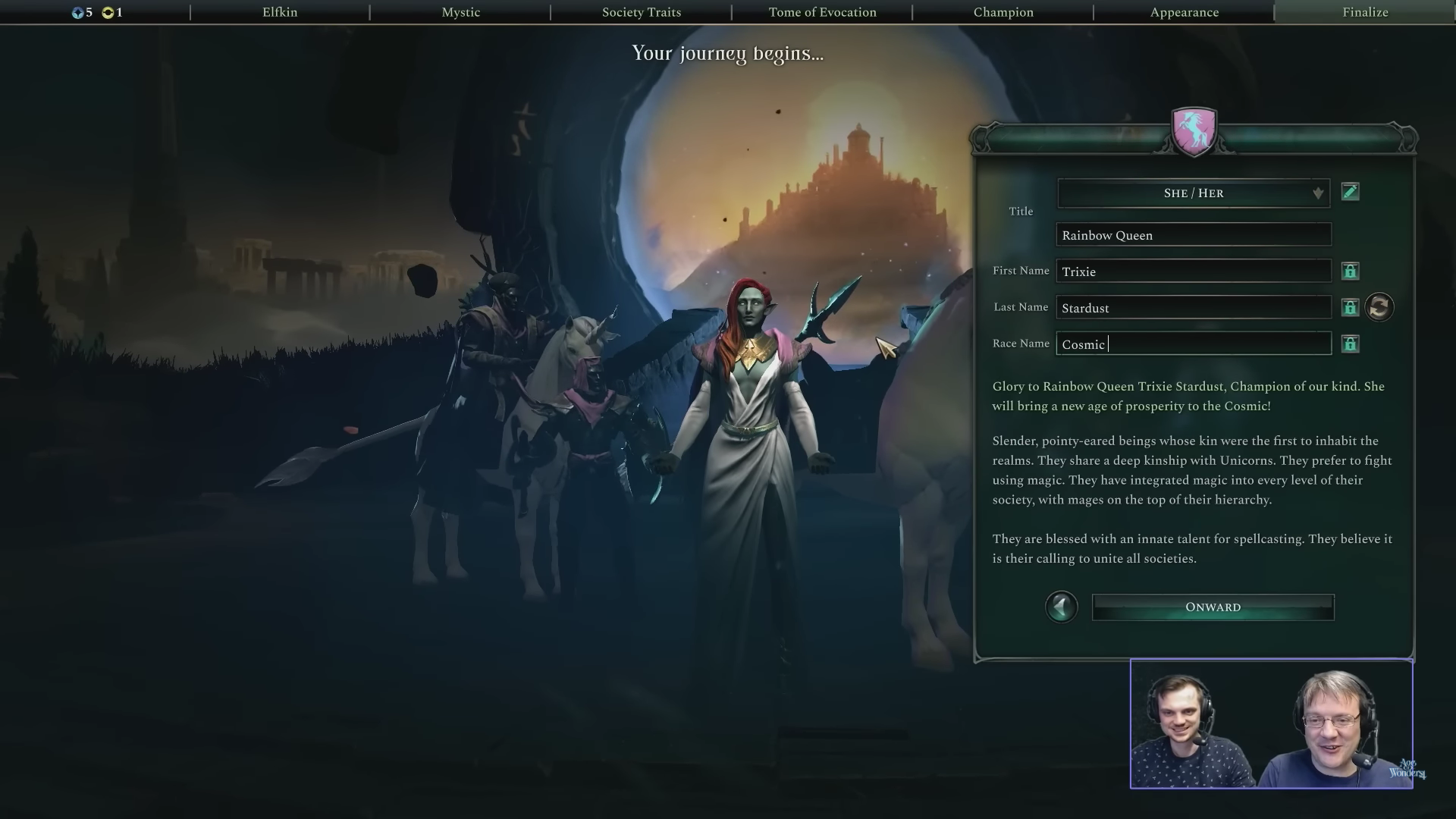
Task: Select the Champion tab in top bar
Action: pos(1003,12)
